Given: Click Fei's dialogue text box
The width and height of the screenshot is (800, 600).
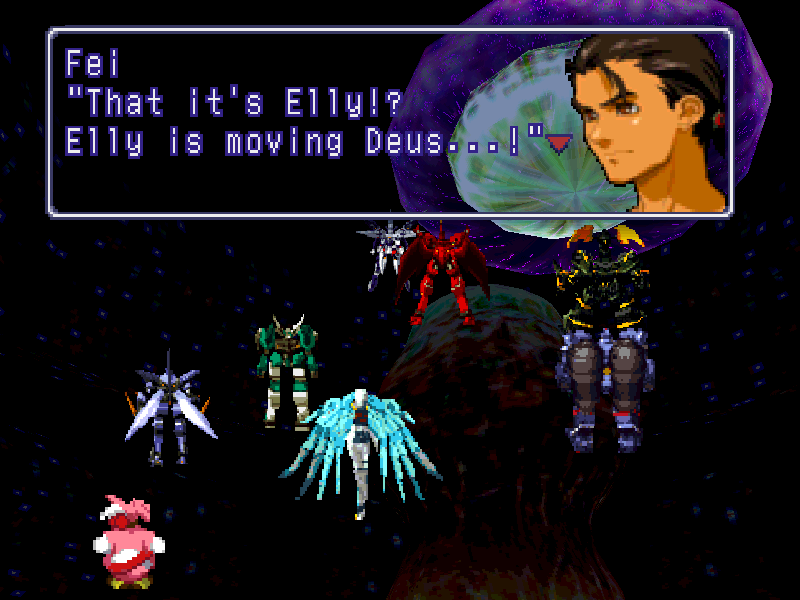Looking at the screenshot, I should tap(300, 120).
